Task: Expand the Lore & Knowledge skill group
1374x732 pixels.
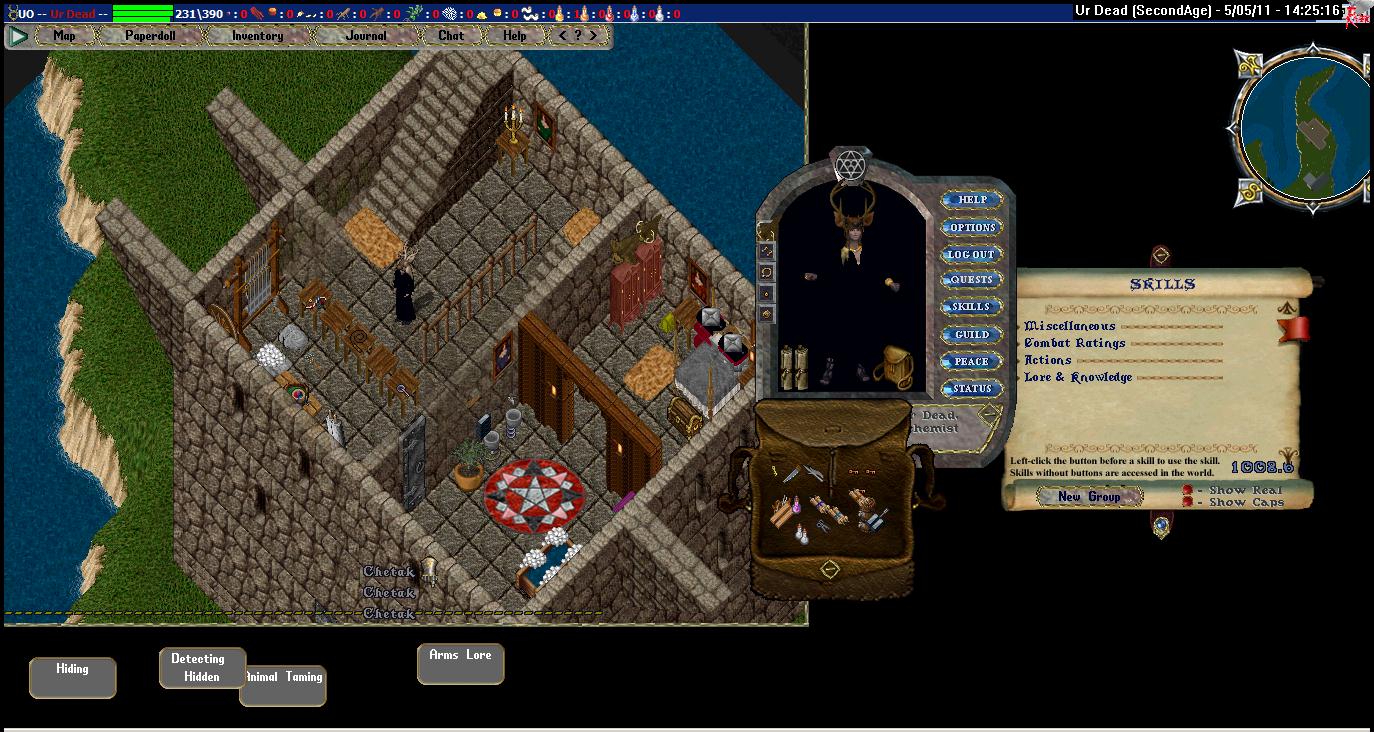Action: pos(1078,377)
